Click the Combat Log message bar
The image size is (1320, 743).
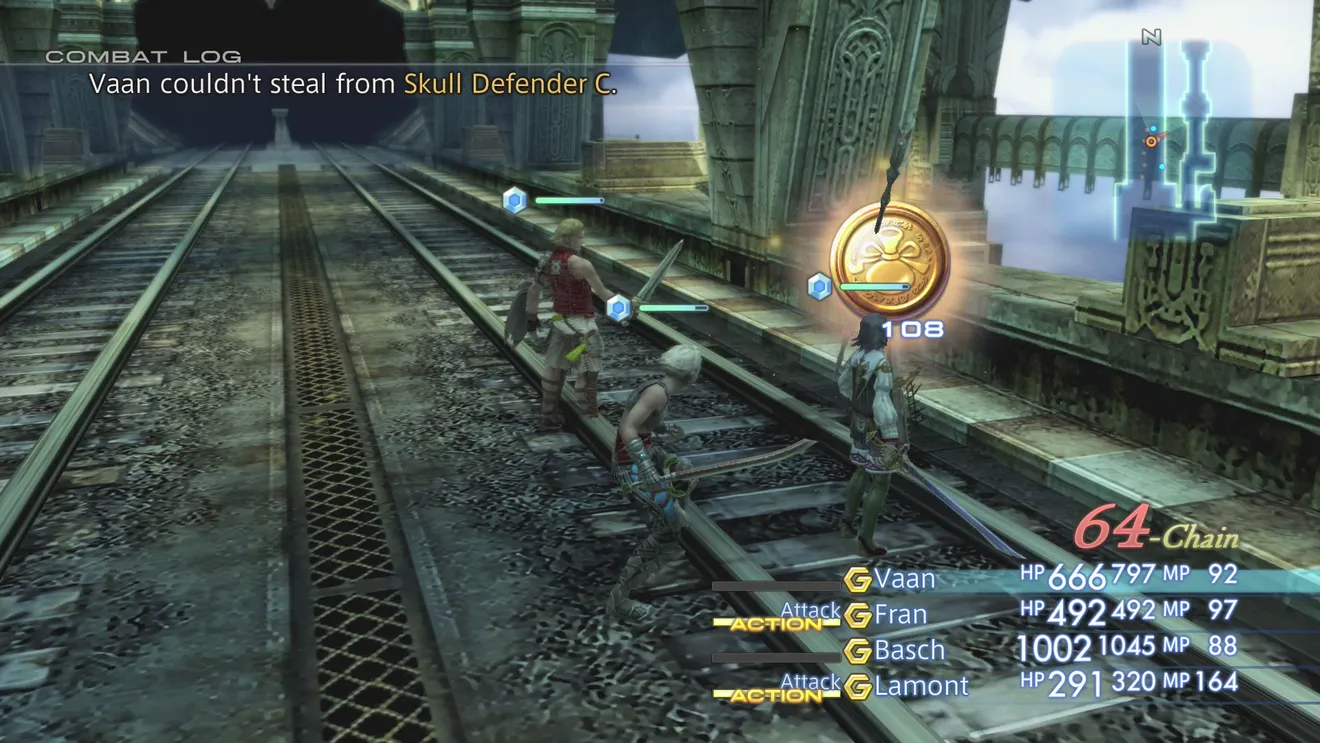point(353,85)
